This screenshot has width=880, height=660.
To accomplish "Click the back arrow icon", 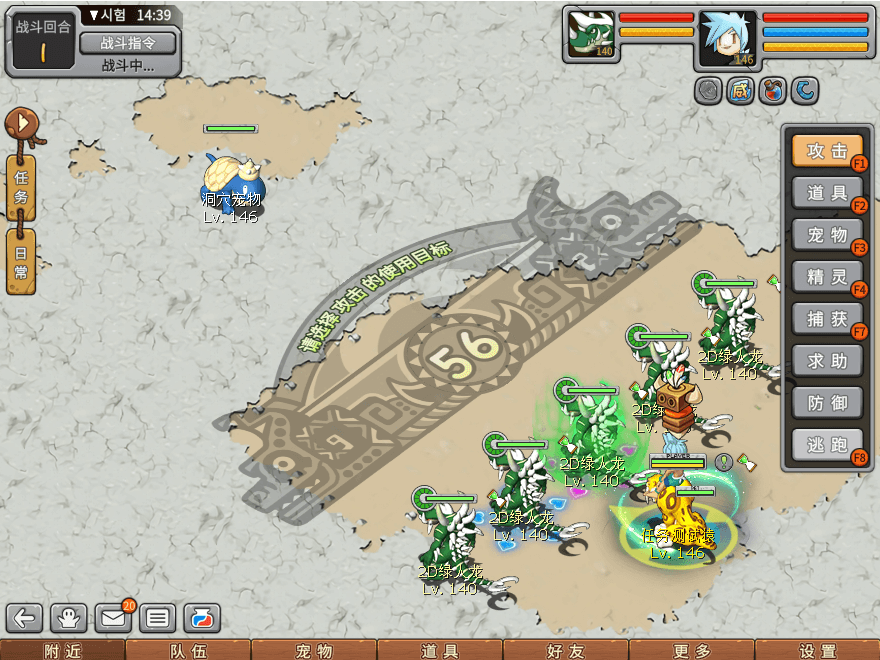I will coord(25,618).
